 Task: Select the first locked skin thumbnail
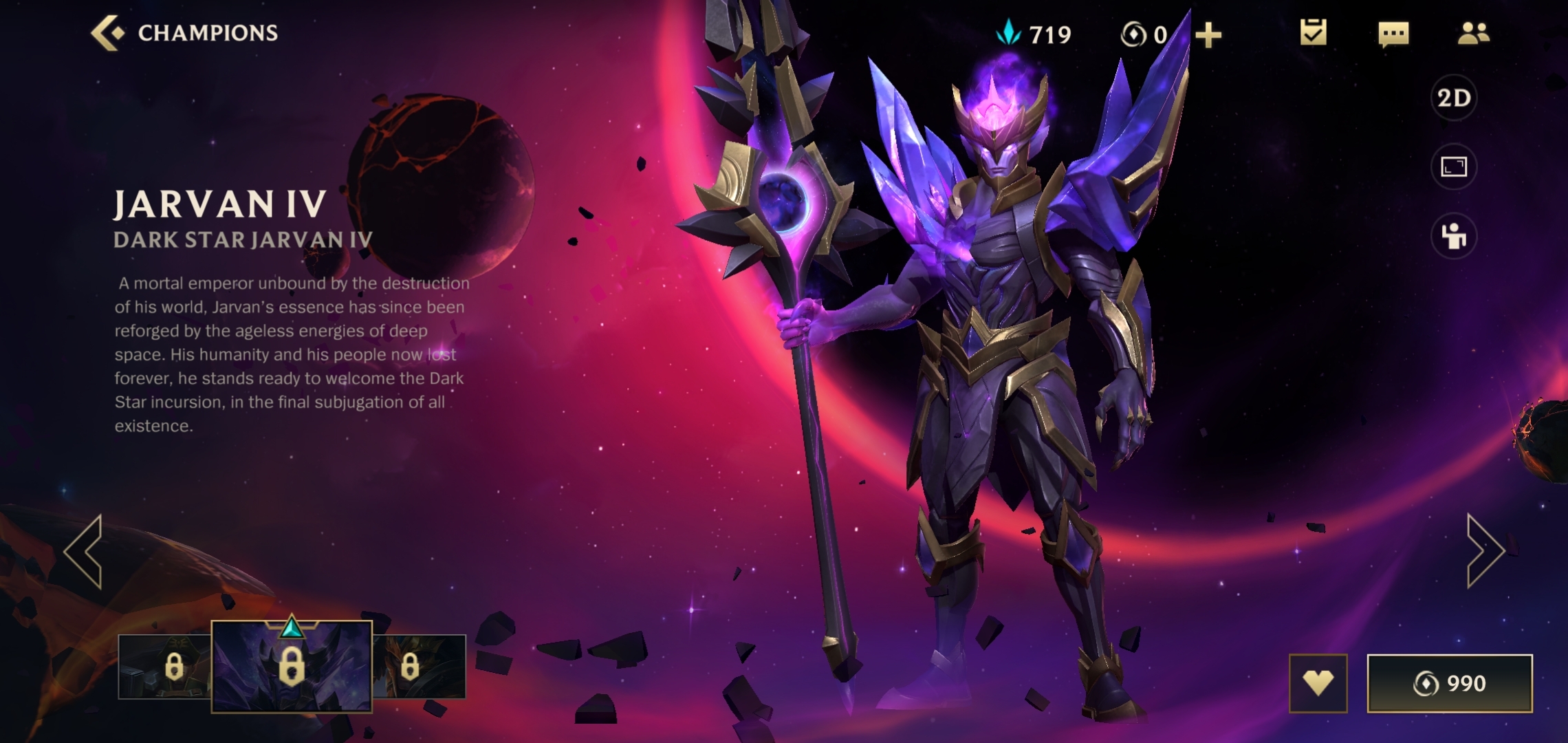pos(165,667)
